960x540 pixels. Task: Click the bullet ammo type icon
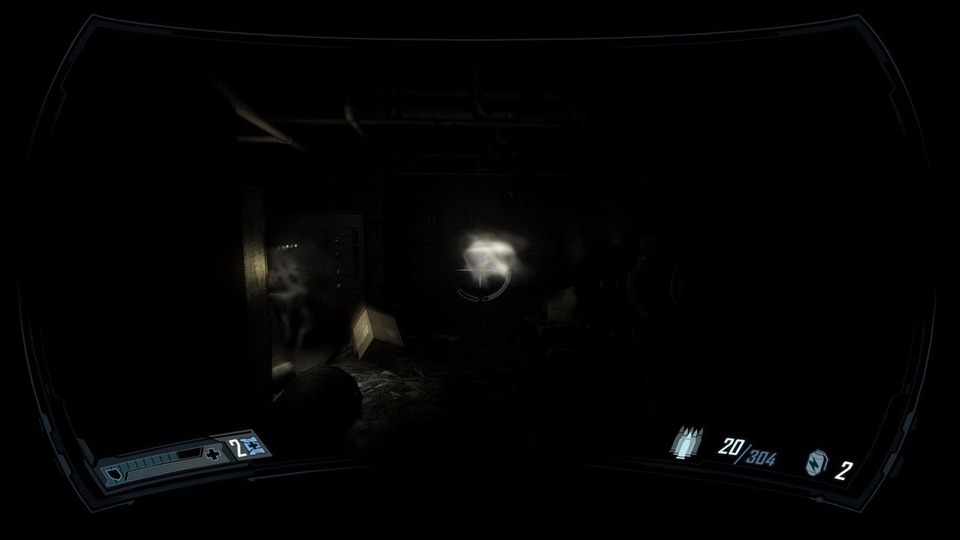[688, 443]
